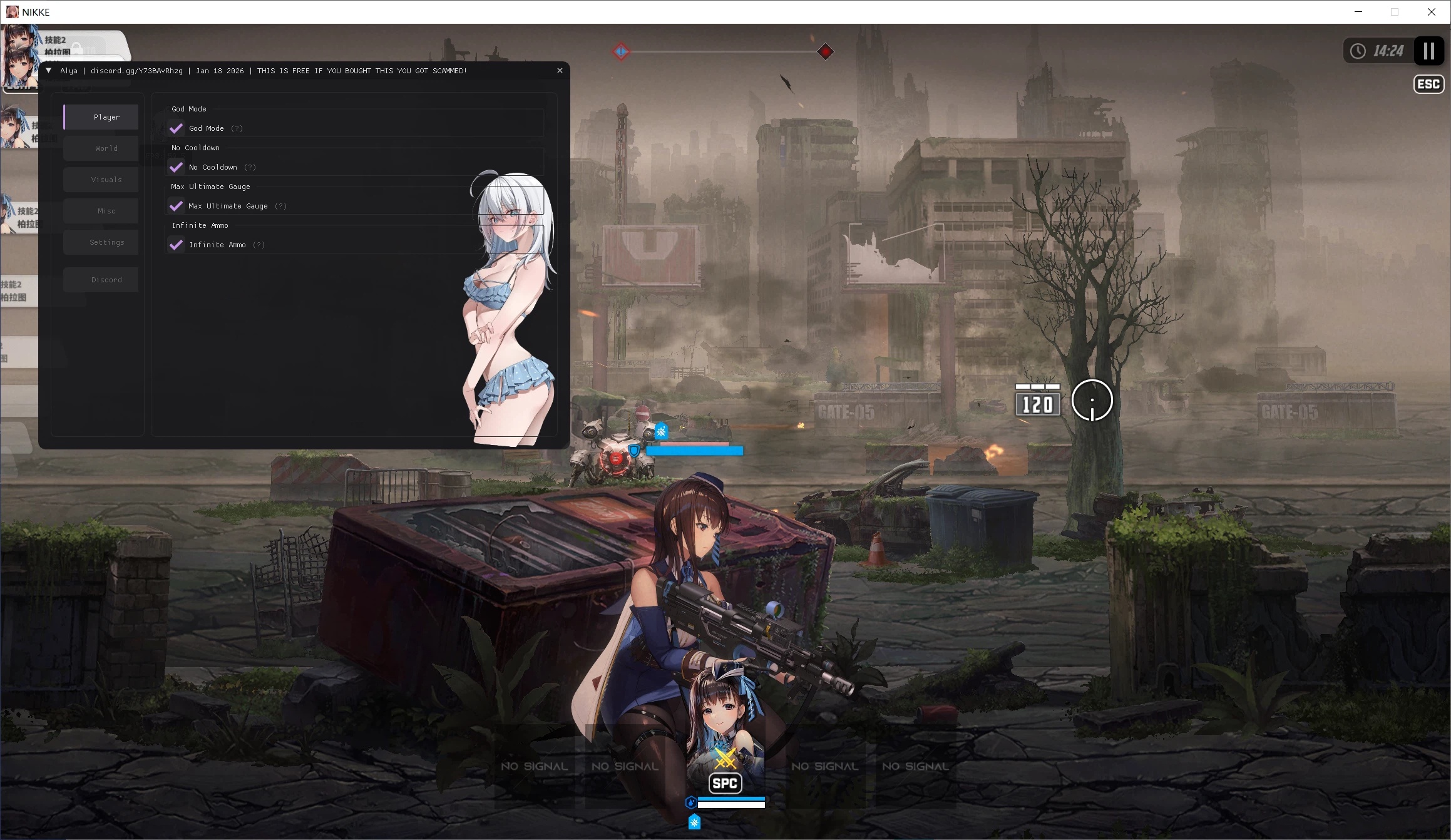
Task: Uncheck the Infinite Ammo option
Action: (x=176, y=244)
